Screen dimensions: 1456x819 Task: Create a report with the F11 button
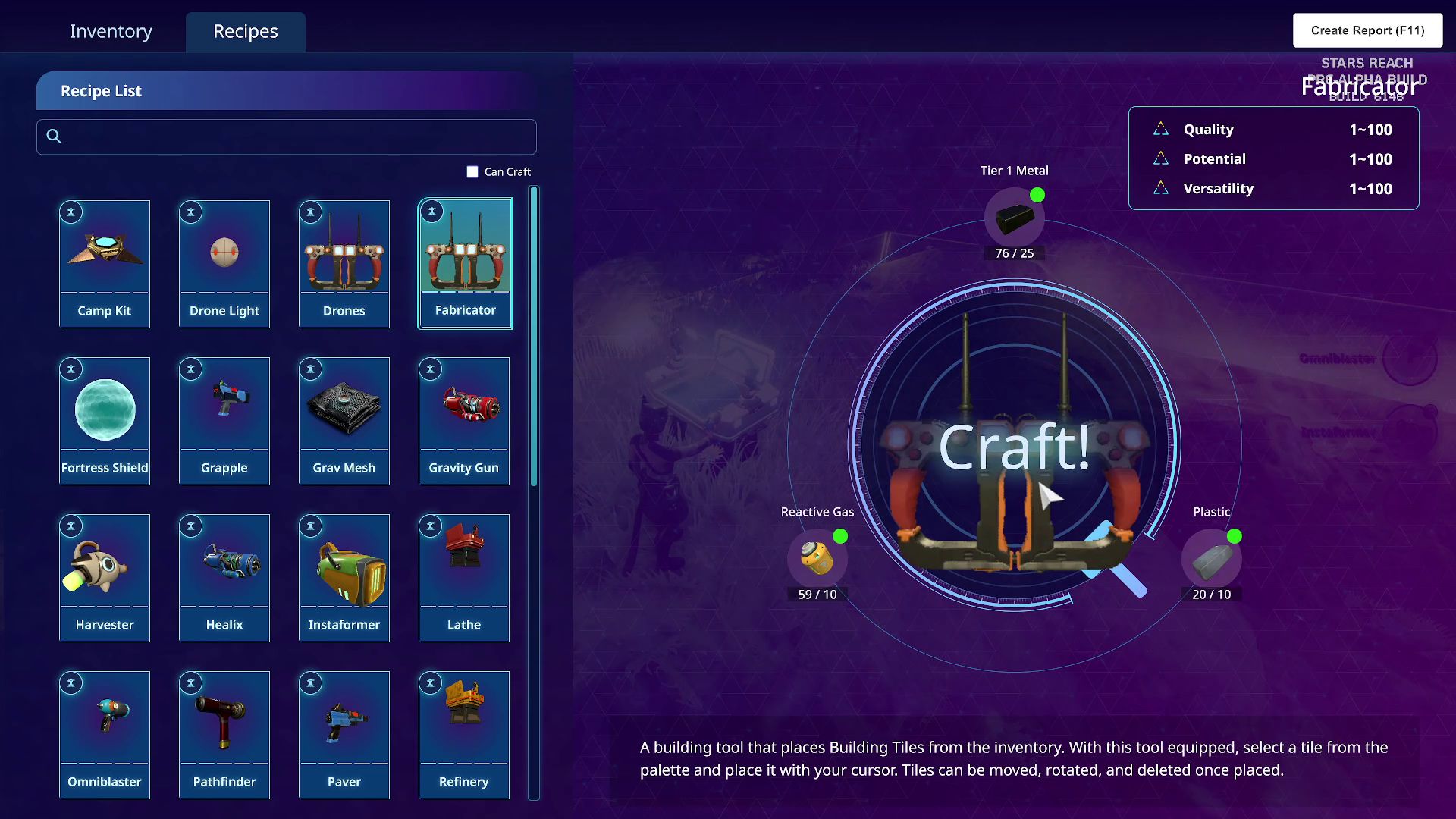pos(1367,30)
